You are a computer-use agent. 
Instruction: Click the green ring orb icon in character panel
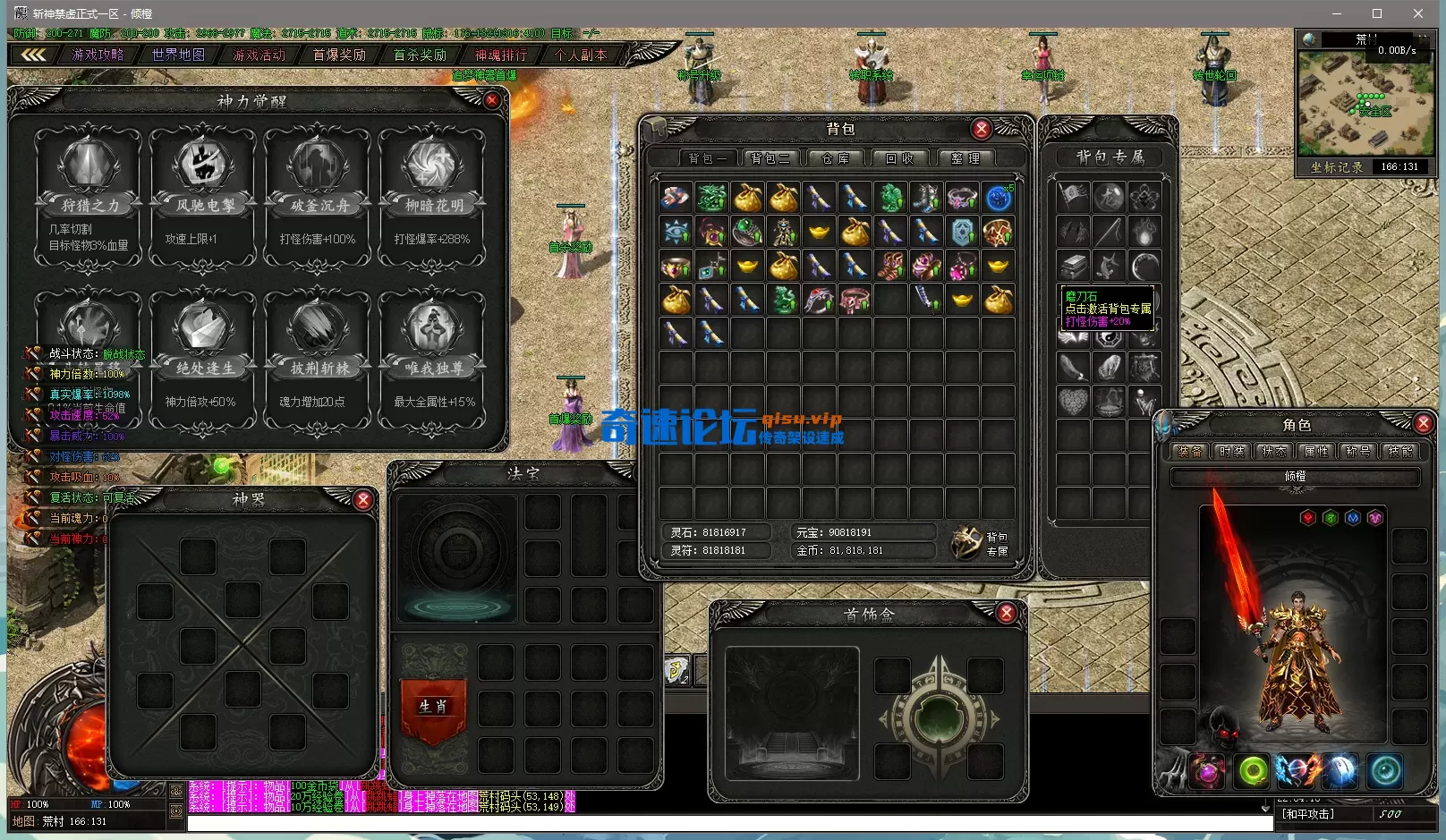point(1251,769)
